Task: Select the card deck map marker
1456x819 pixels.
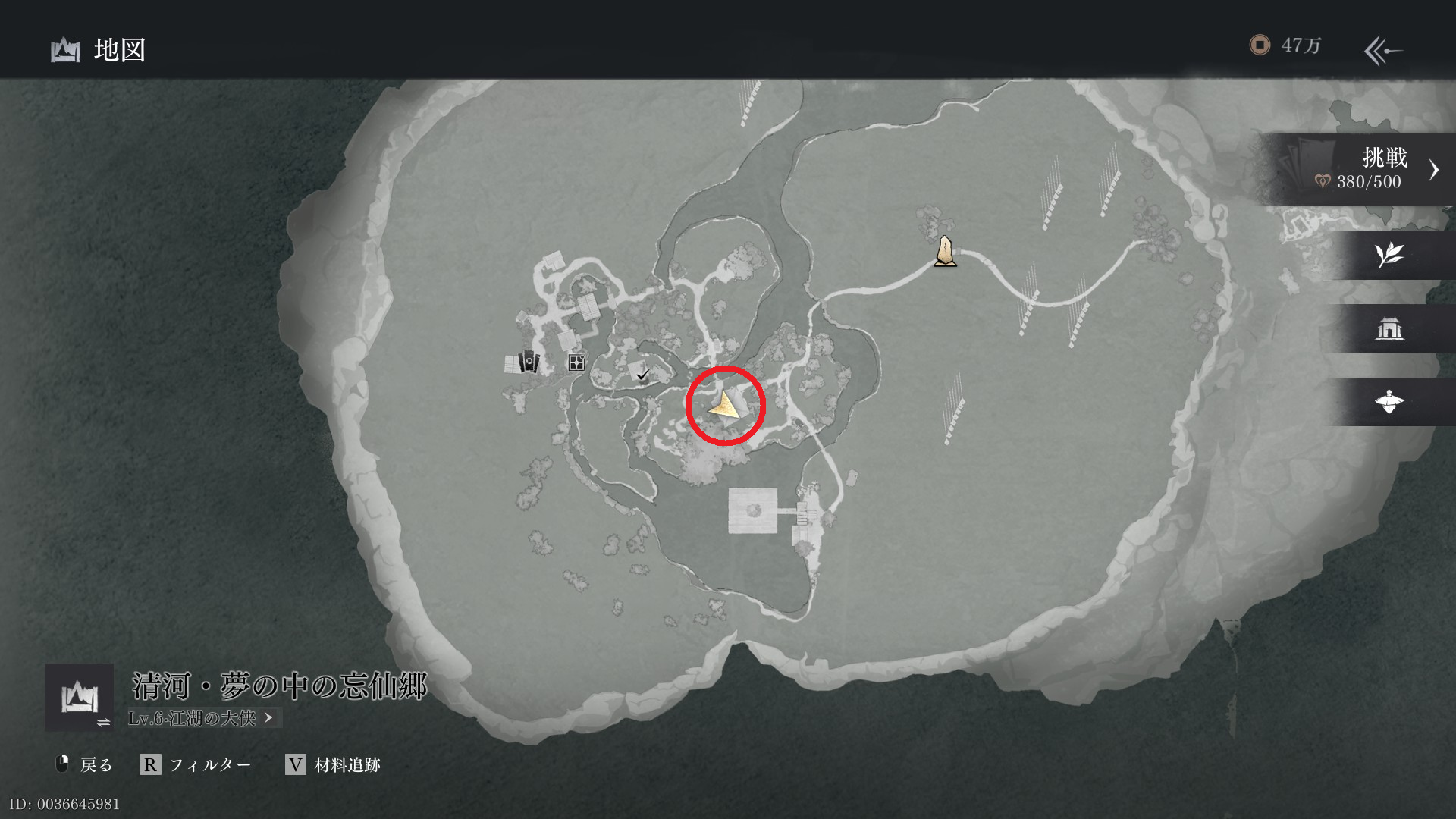Action: [x=529, y=362]
